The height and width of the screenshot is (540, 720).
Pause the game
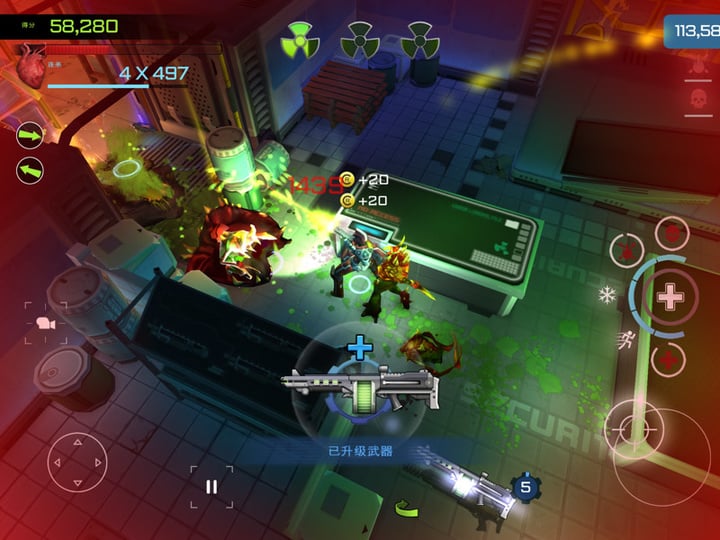click(211, 486)
